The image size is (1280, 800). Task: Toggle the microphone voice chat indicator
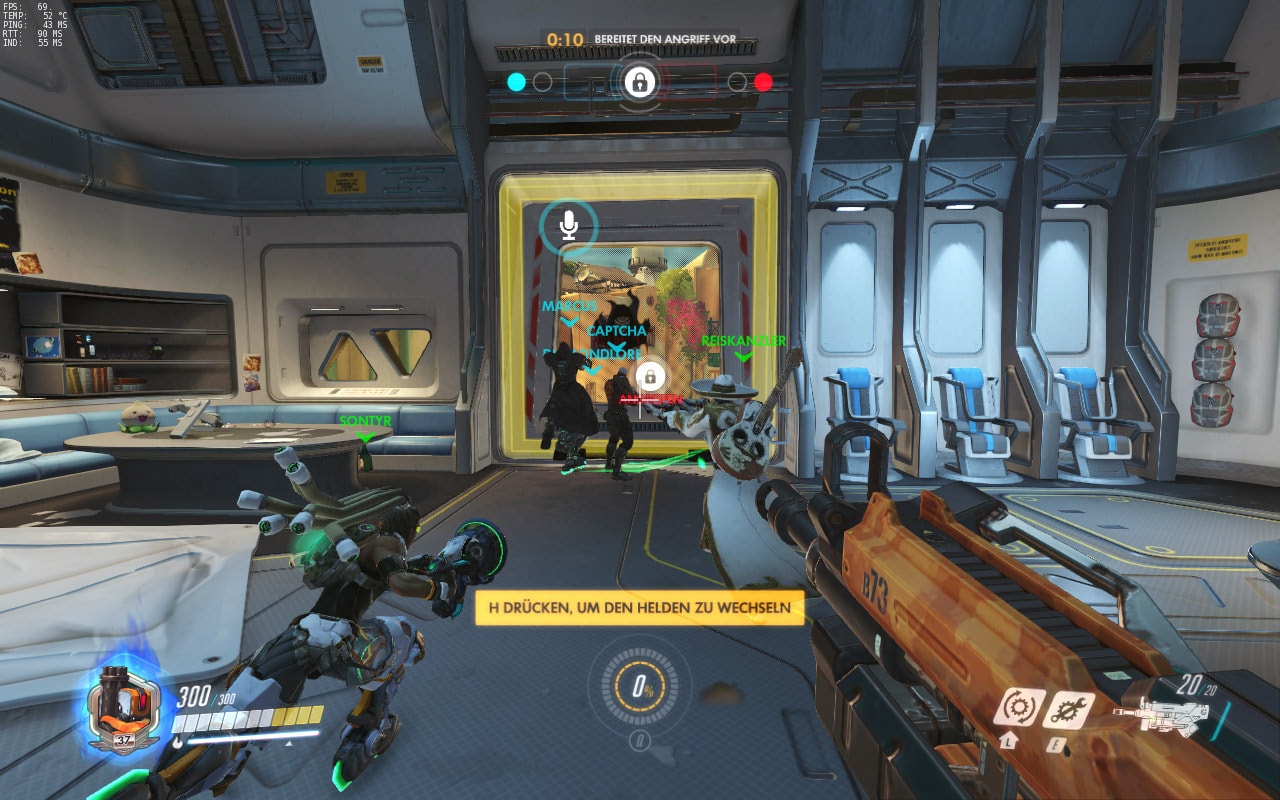click(x=568, y=226)
